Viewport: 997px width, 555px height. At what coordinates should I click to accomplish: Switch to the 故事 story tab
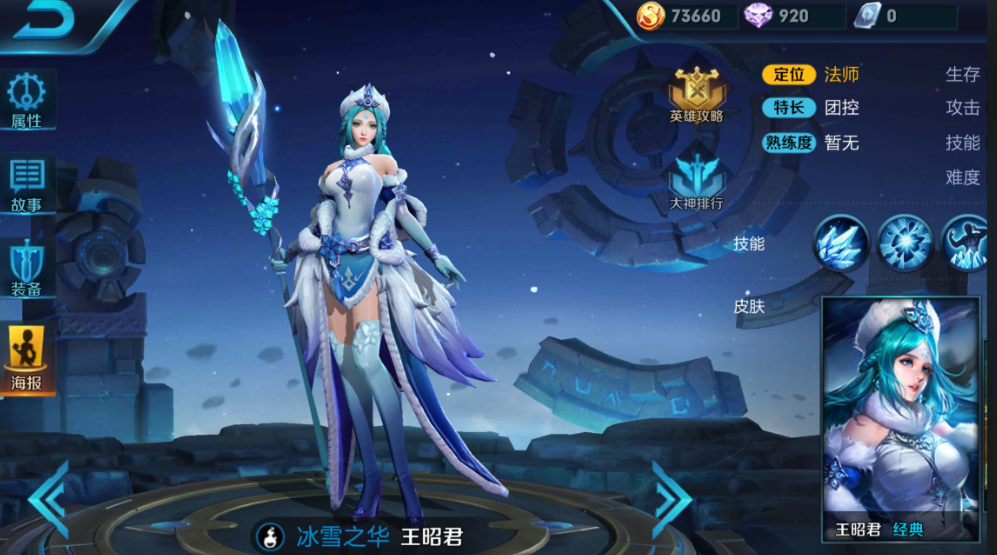coord(27,186)
